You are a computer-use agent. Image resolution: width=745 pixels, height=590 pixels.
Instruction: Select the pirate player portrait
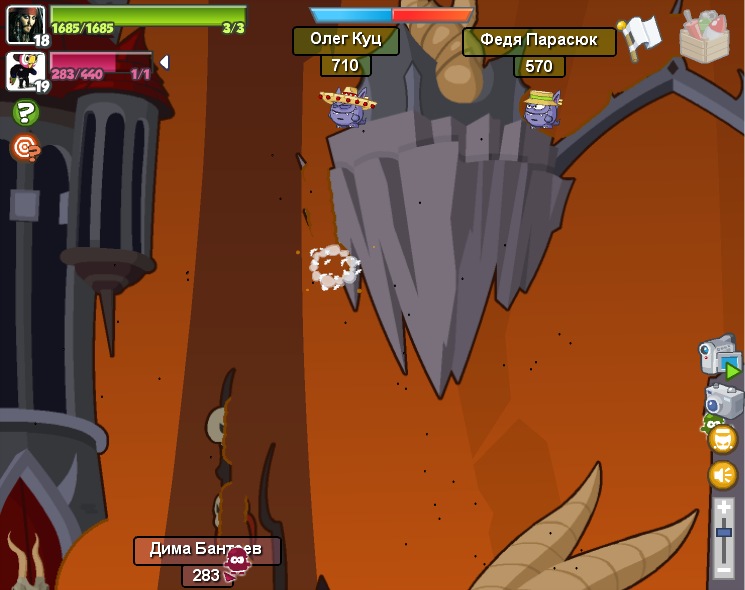[25, 24]
